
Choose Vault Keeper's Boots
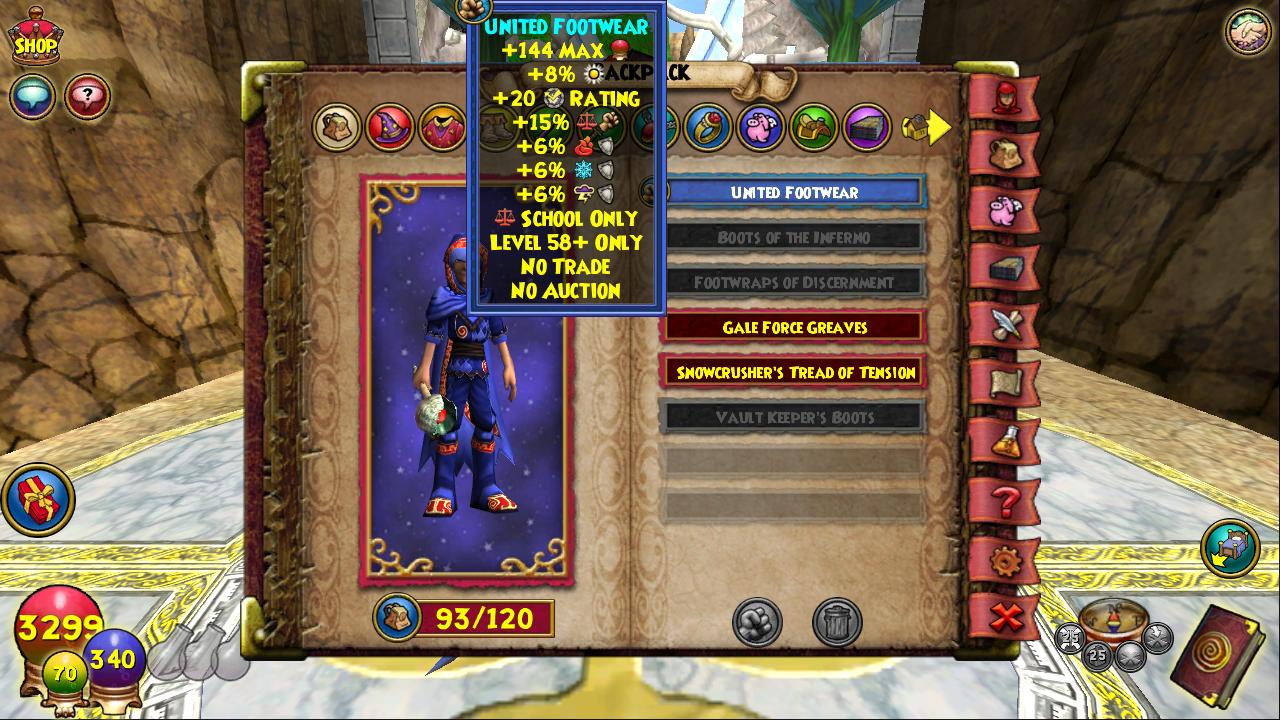794,417
